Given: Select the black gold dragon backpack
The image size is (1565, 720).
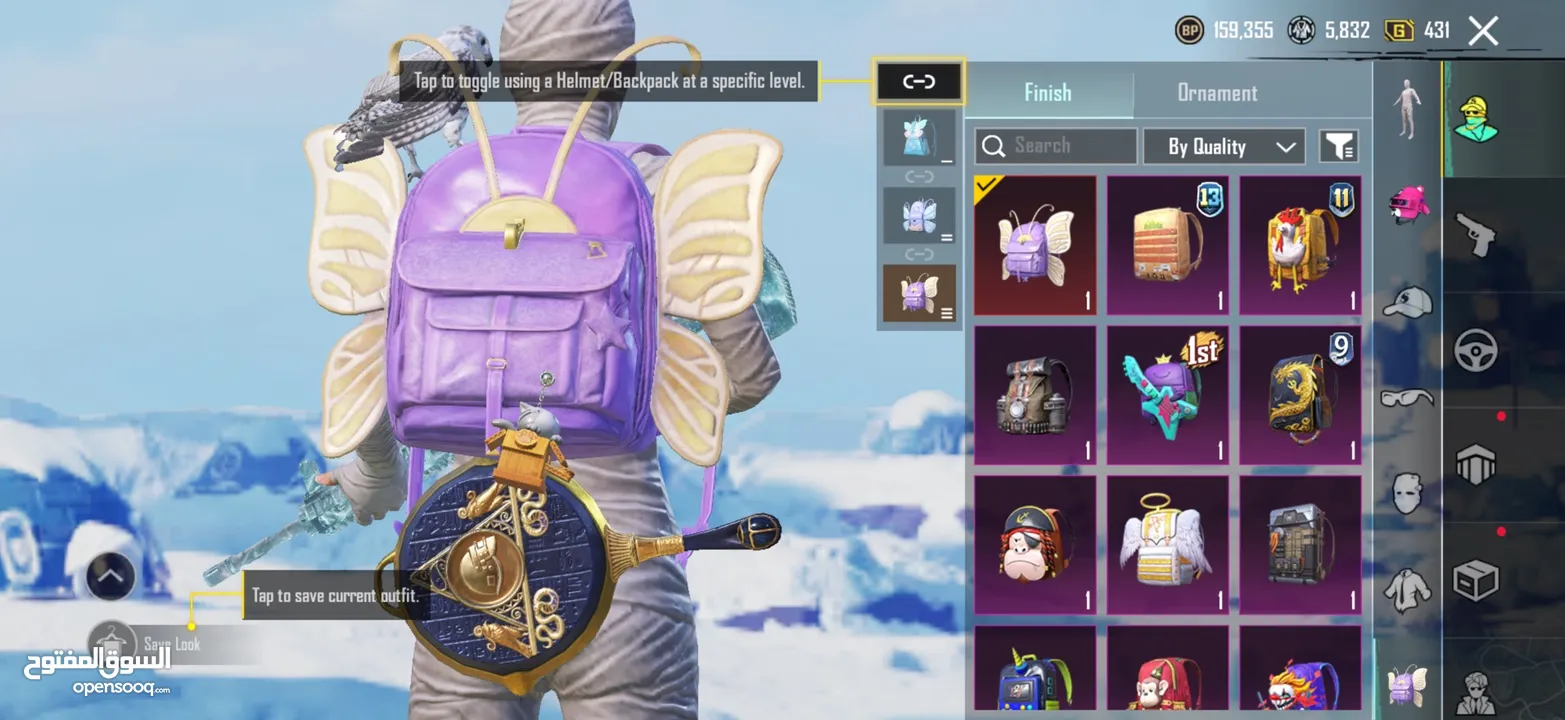Looking at the screenshot, I should point(1300,395).
